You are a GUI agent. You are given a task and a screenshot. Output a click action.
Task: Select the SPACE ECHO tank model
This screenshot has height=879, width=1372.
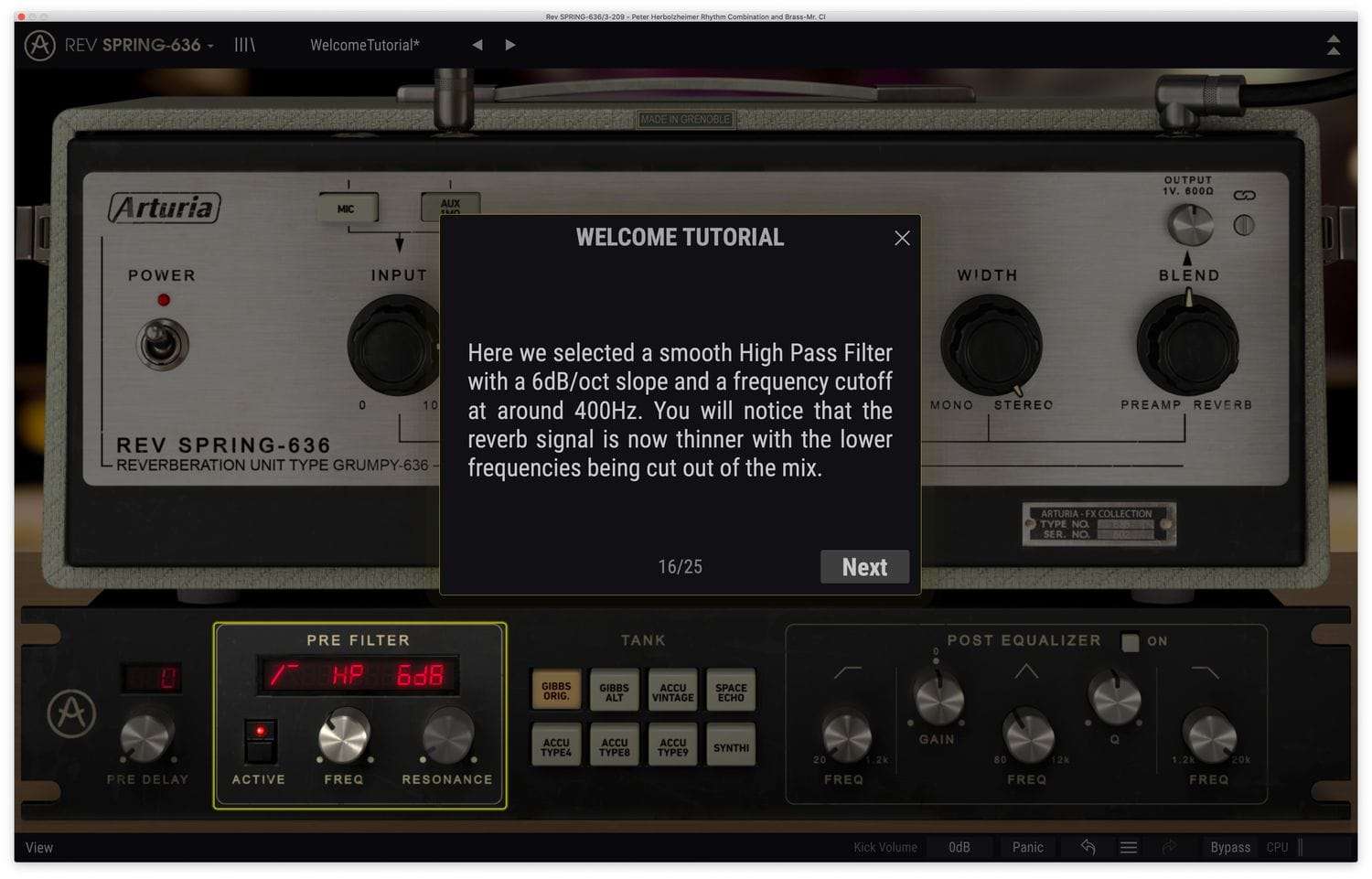click(x=731, y=691)
